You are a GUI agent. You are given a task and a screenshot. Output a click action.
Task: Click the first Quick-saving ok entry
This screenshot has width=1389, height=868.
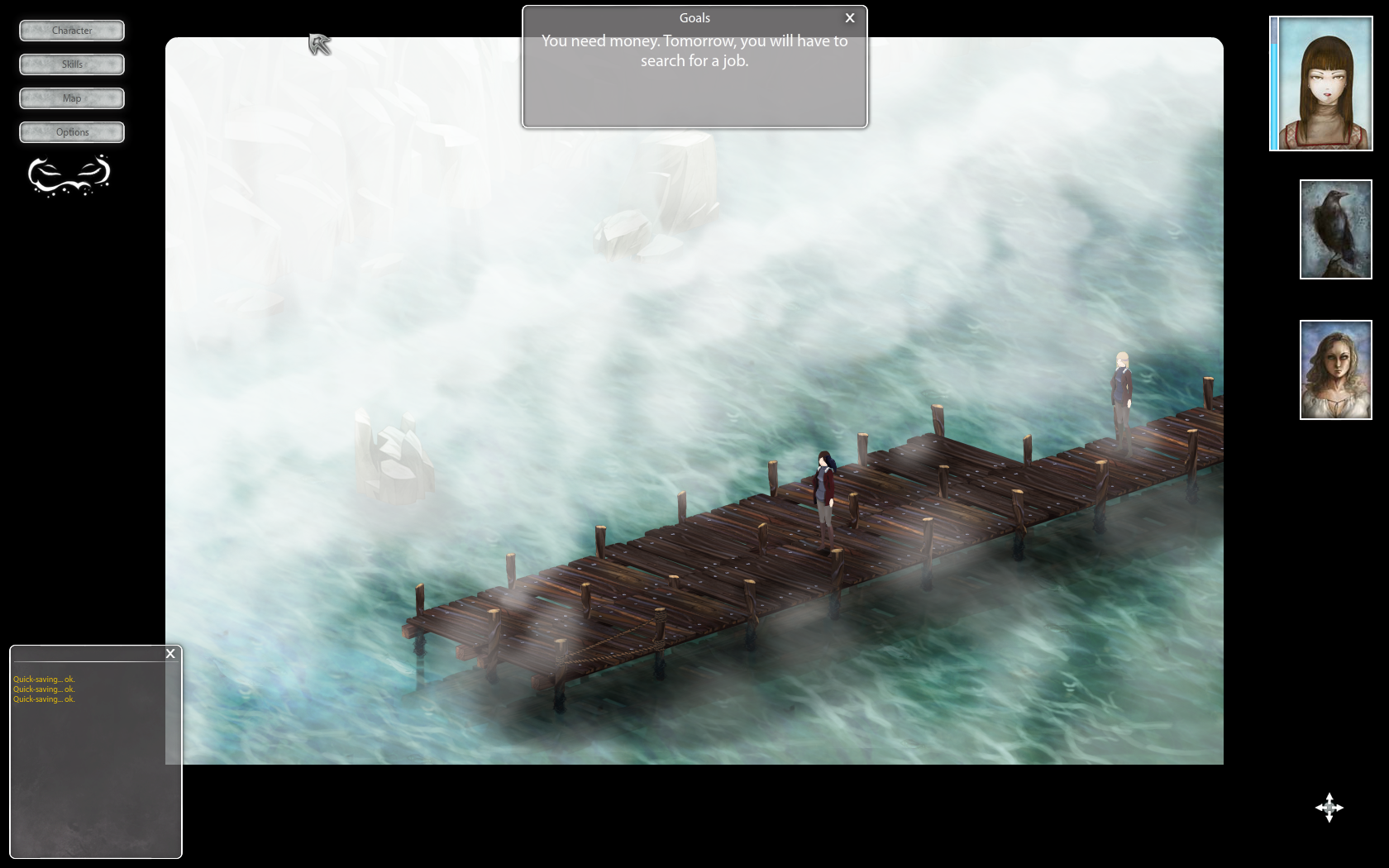click(x=43, y=679)
